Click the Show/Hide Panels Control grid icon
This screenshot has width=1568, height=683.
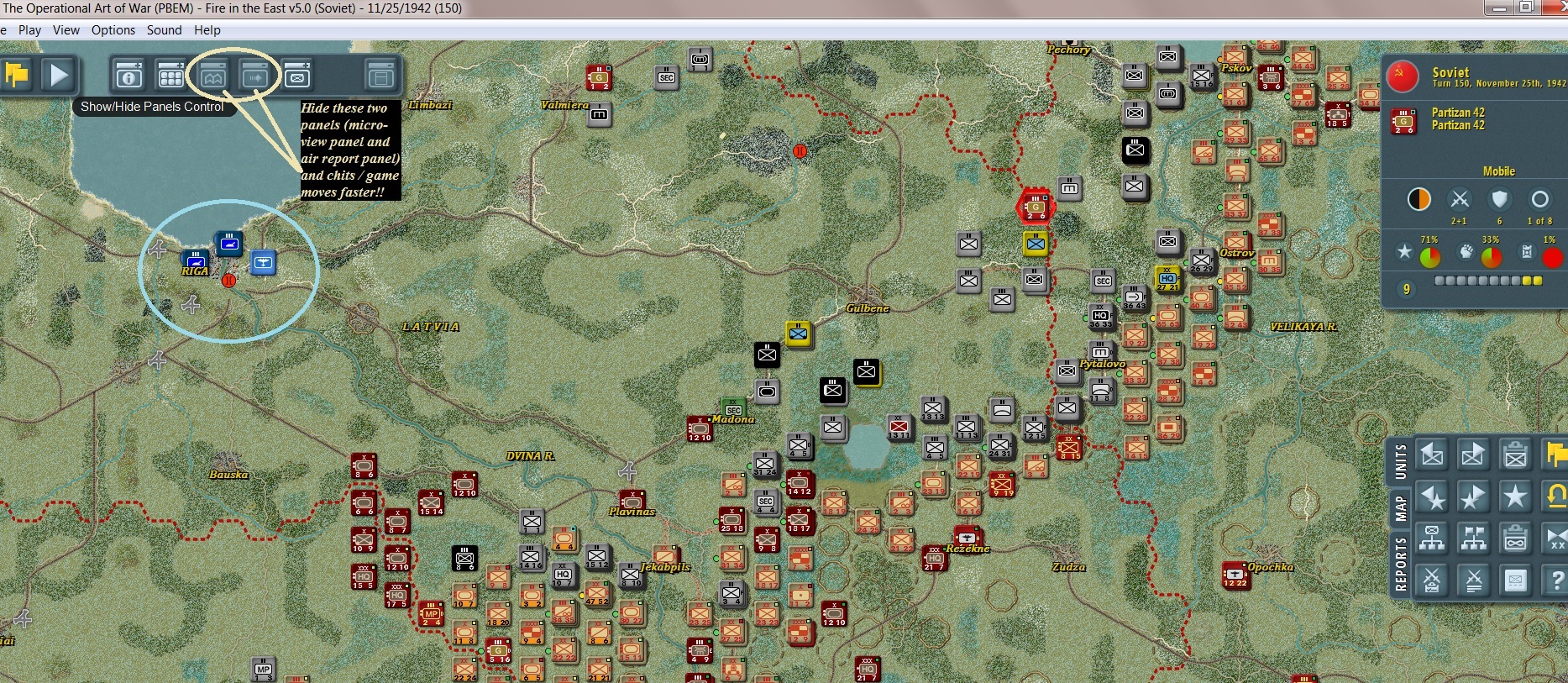[x=170, y=75]
